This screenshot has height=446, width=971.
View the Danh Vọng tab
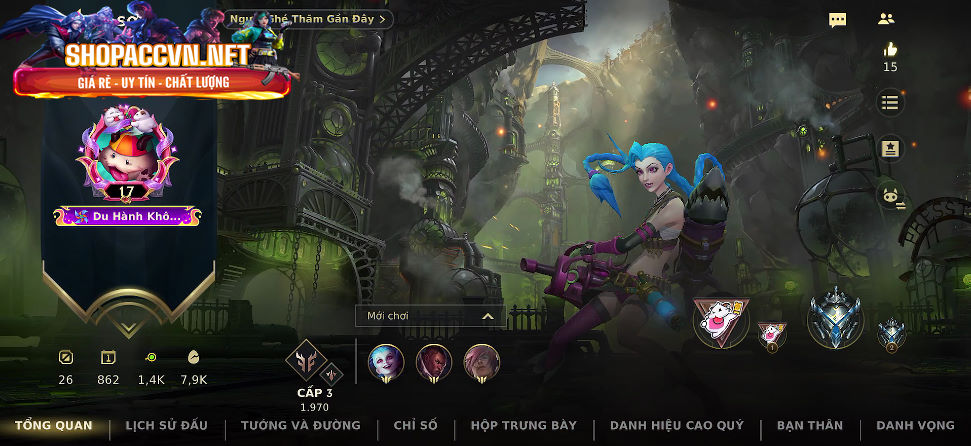[x=914, y=426]
